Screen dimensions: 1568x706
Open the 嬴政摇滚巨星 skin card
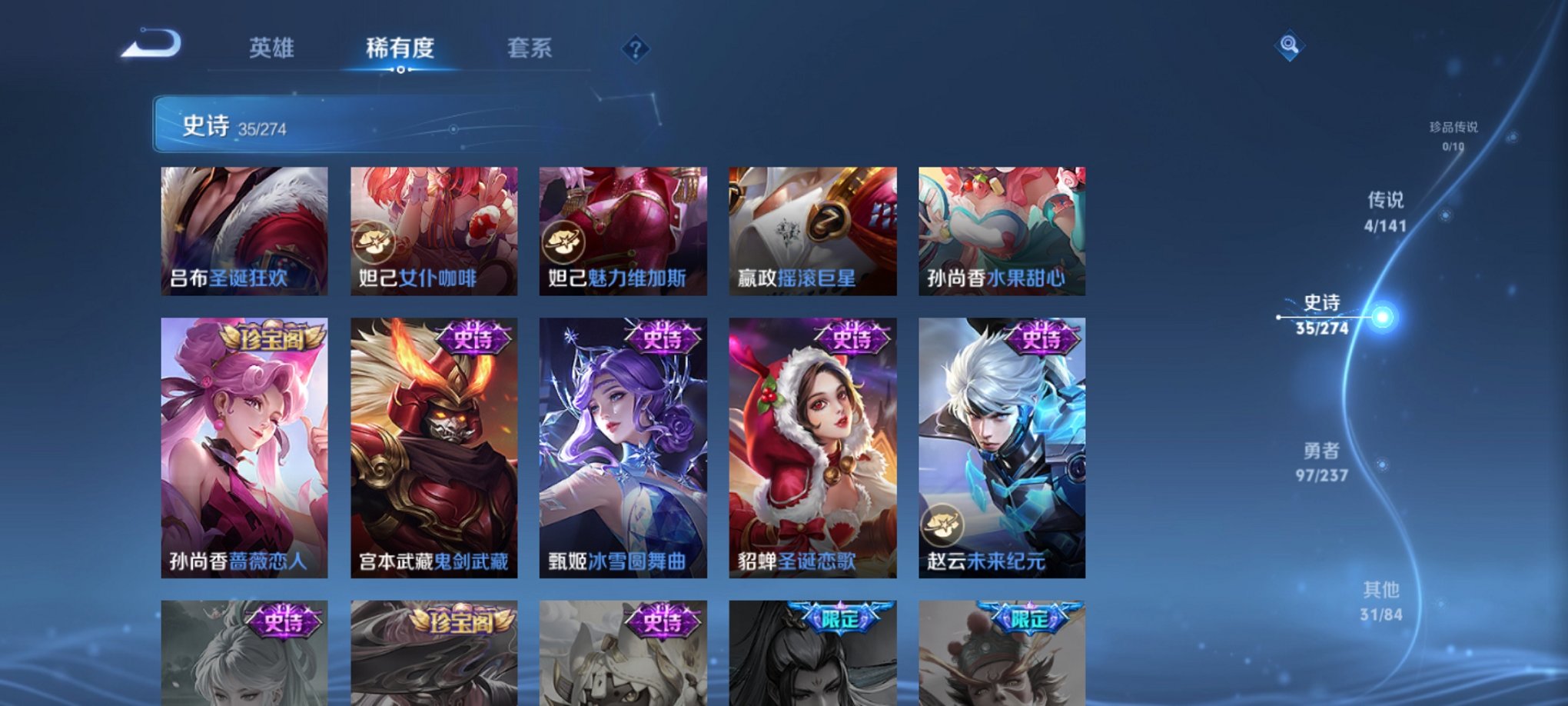(x=813, y=231)
